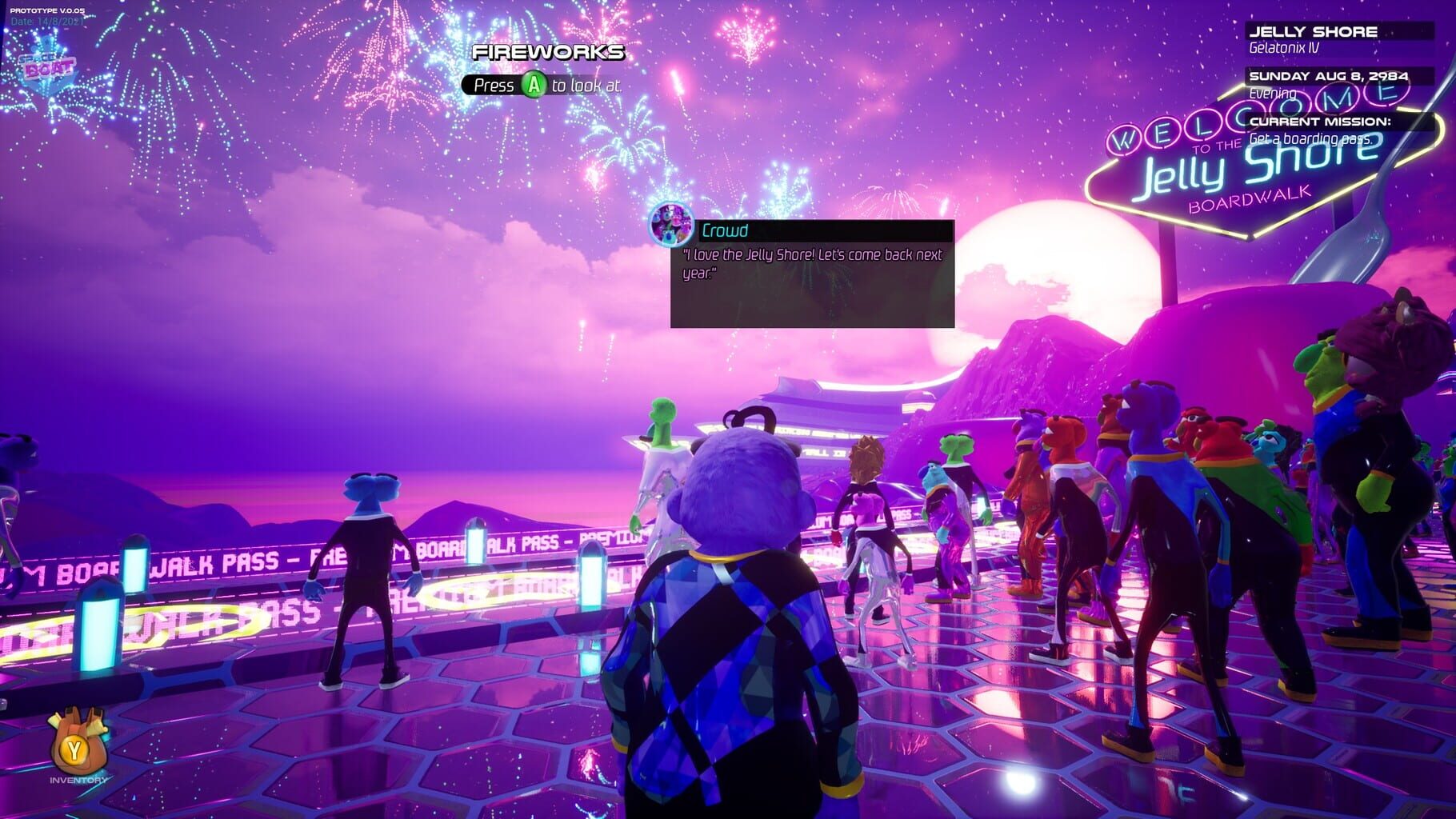Screen dimensions: 1456x819
Task: Toggle the Fireworks event banner
Action: click(x=550, y=53)
